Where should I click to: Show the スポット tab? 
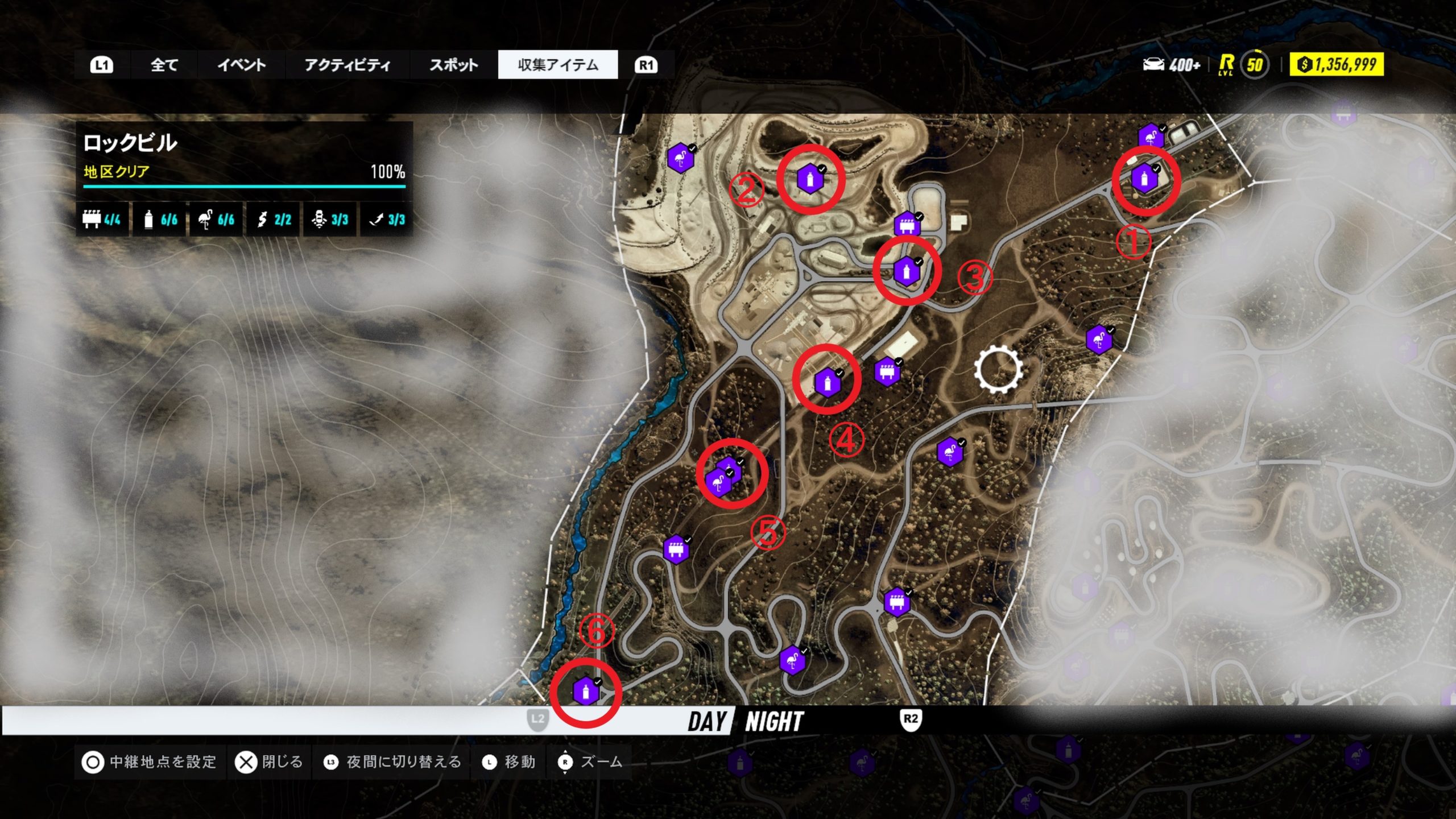point(453,65)
